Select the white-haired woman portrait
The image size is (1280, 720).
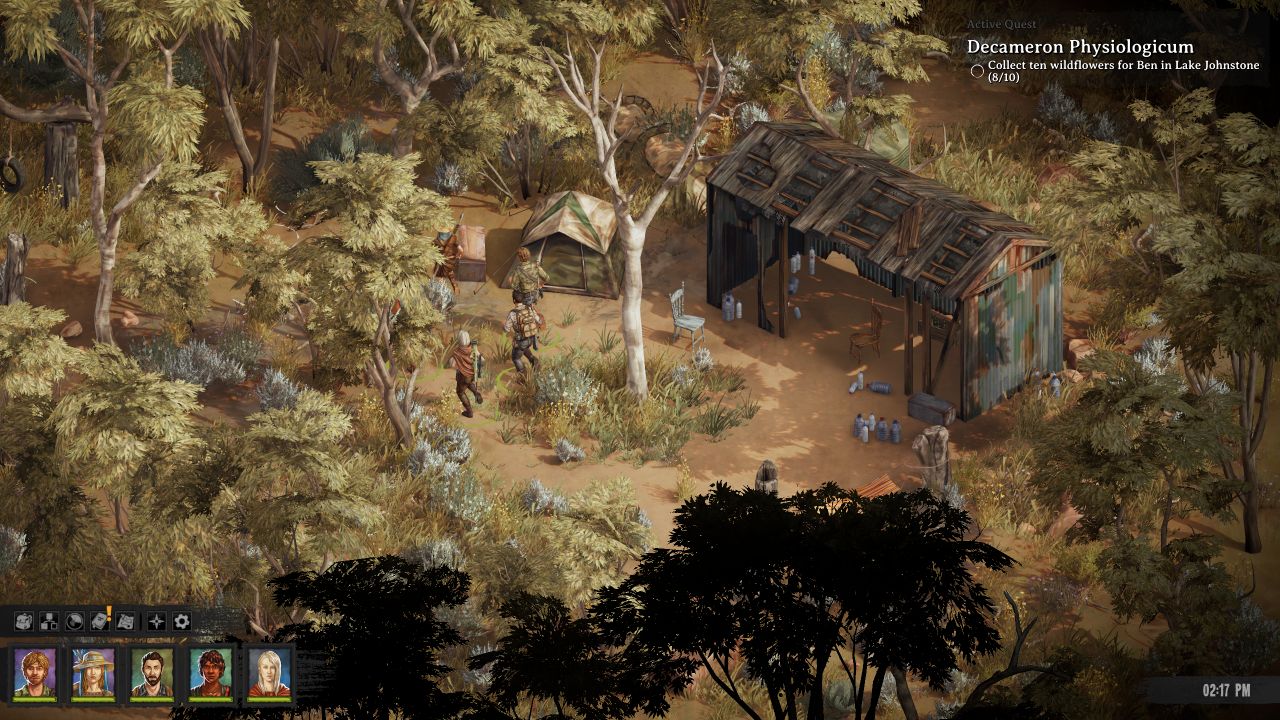(269, 673)
